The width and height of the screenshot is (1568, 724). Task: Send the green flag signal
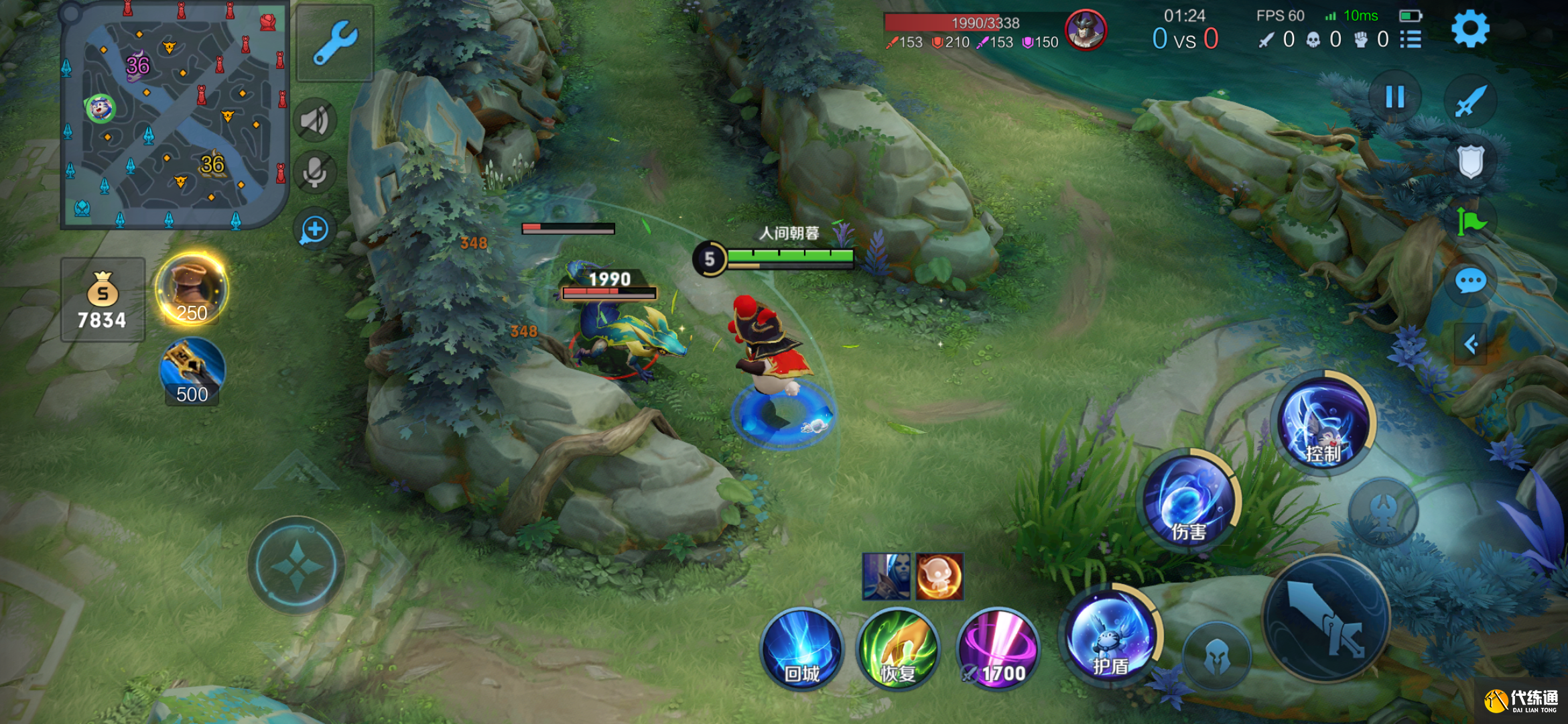pos(1471,222)
